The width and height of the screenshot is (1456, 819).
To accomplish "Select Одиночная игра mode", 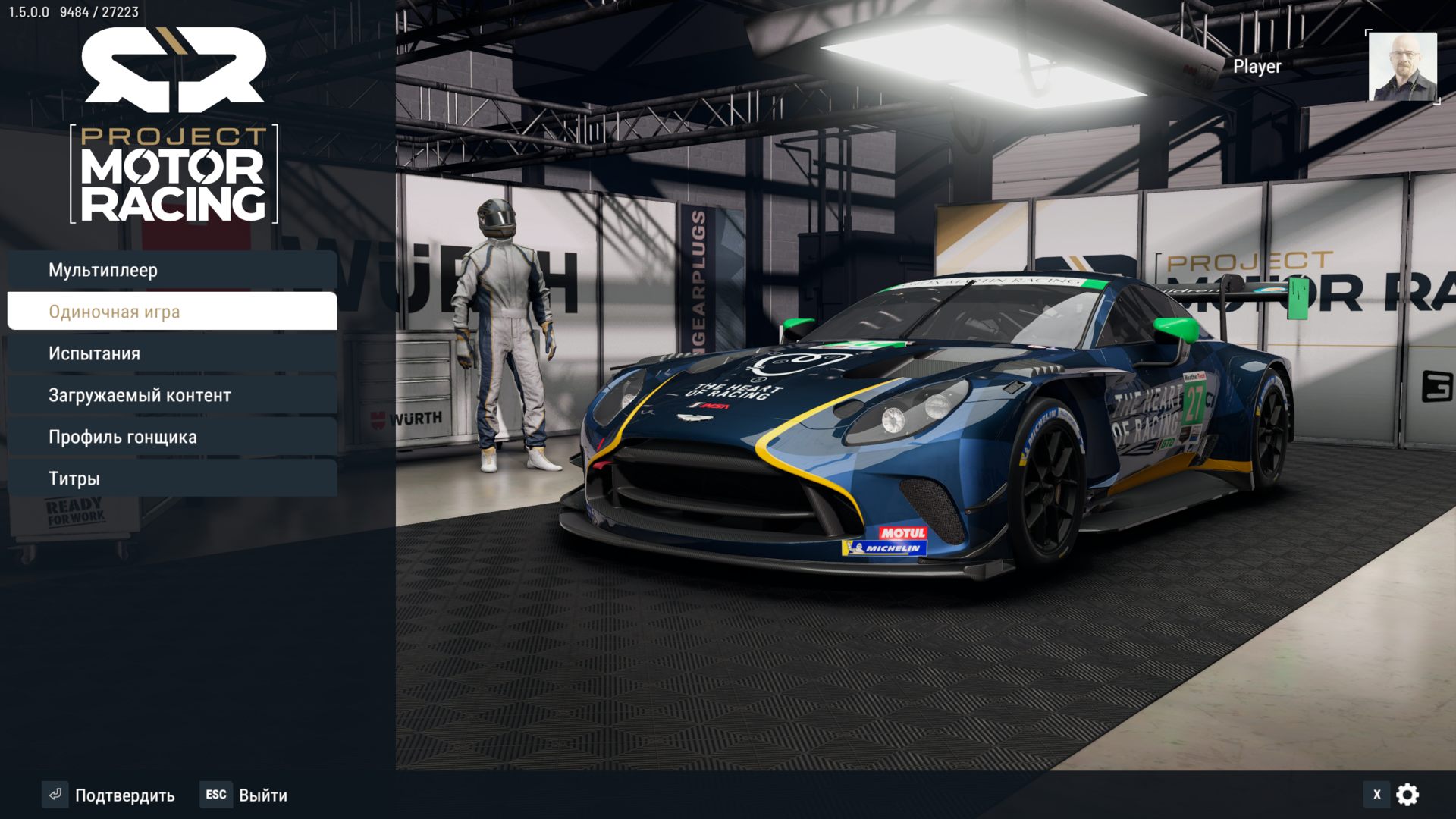I will (x=172, y=312).
